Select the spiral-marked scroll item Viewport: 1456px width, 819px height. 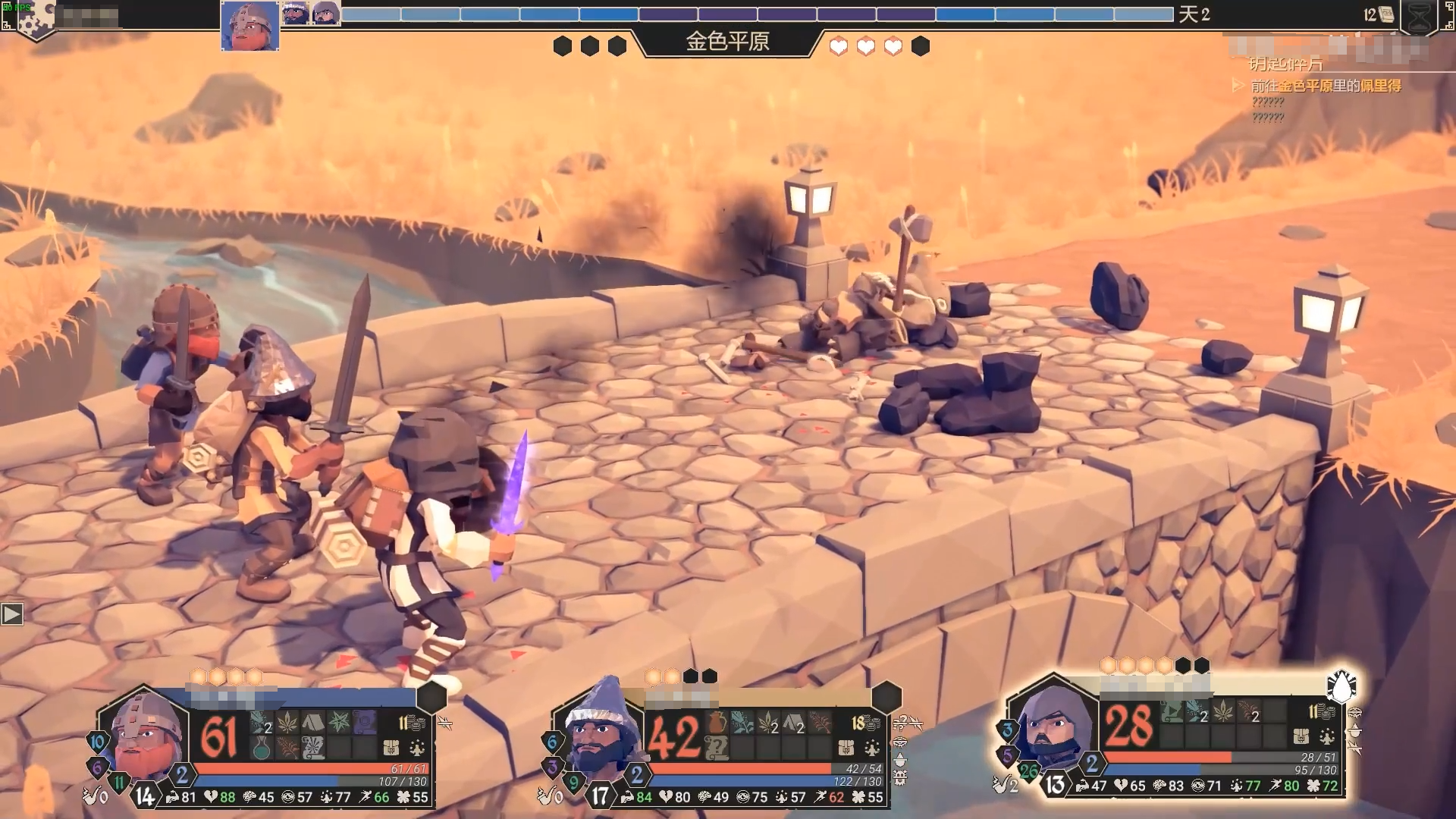tap(313, 748)
